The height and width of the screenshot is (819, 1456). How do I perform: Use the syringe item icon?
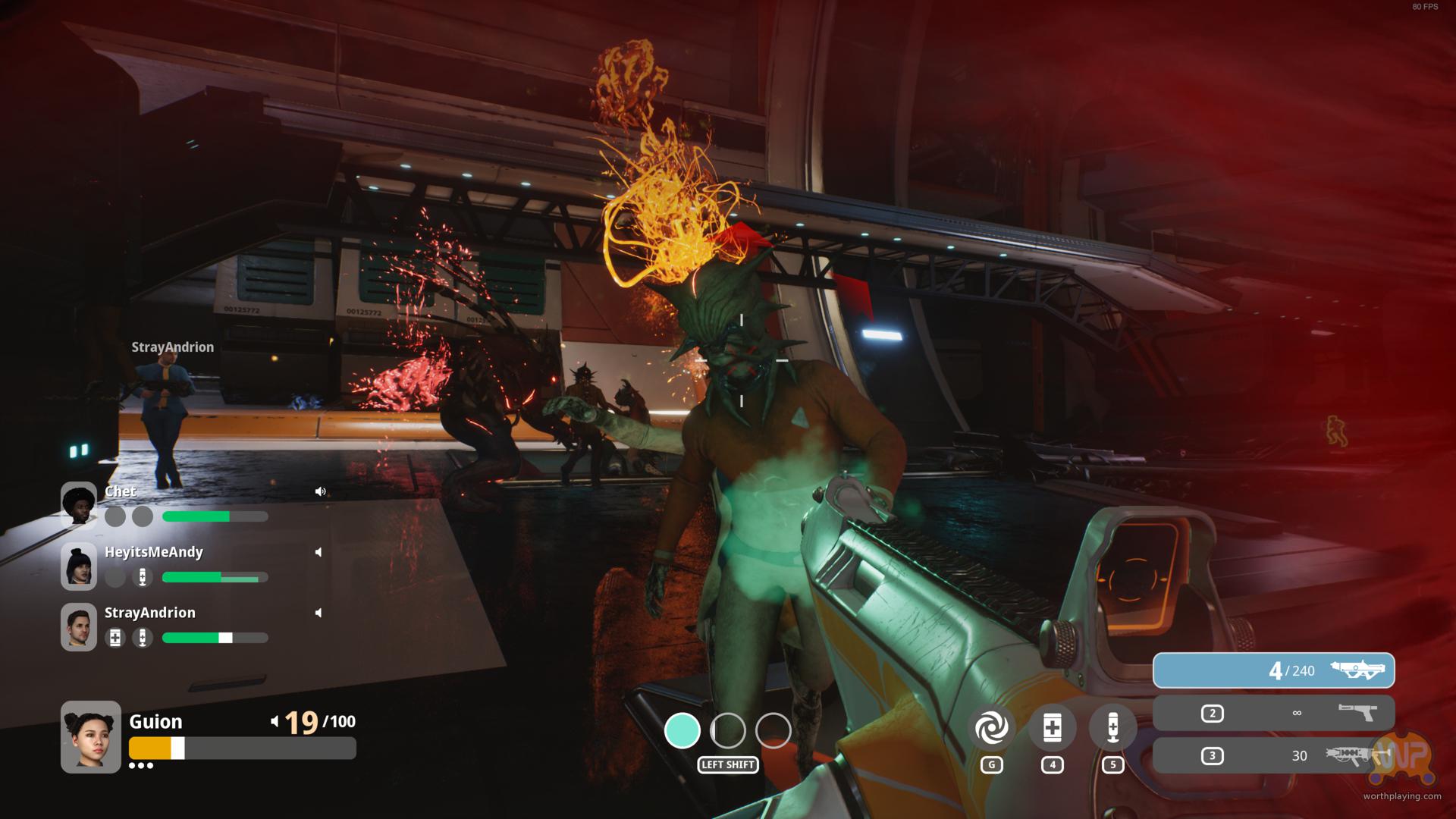pyautogui.click(x=1112, y=729)
